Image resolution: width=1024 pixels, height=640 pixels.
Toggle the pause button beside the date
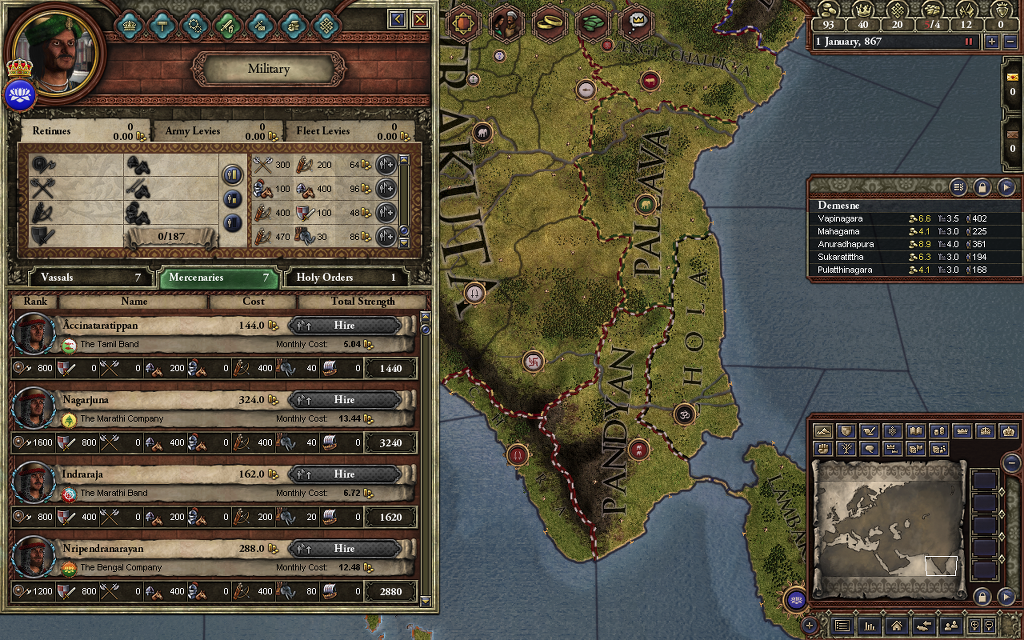coord(968,42)
